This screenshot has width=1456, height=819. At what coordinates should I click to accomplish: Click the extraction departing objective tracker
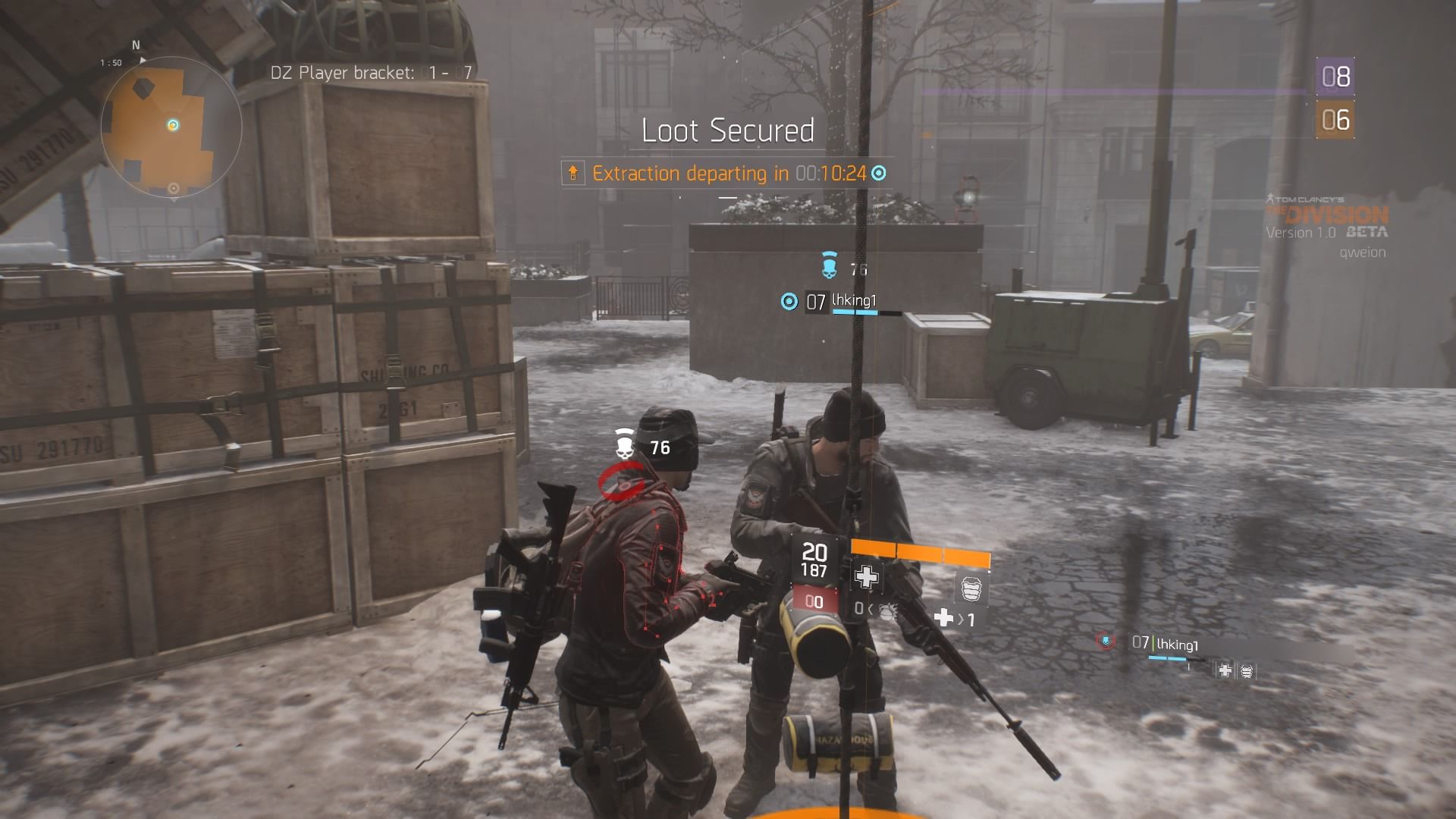coord(728,174)
